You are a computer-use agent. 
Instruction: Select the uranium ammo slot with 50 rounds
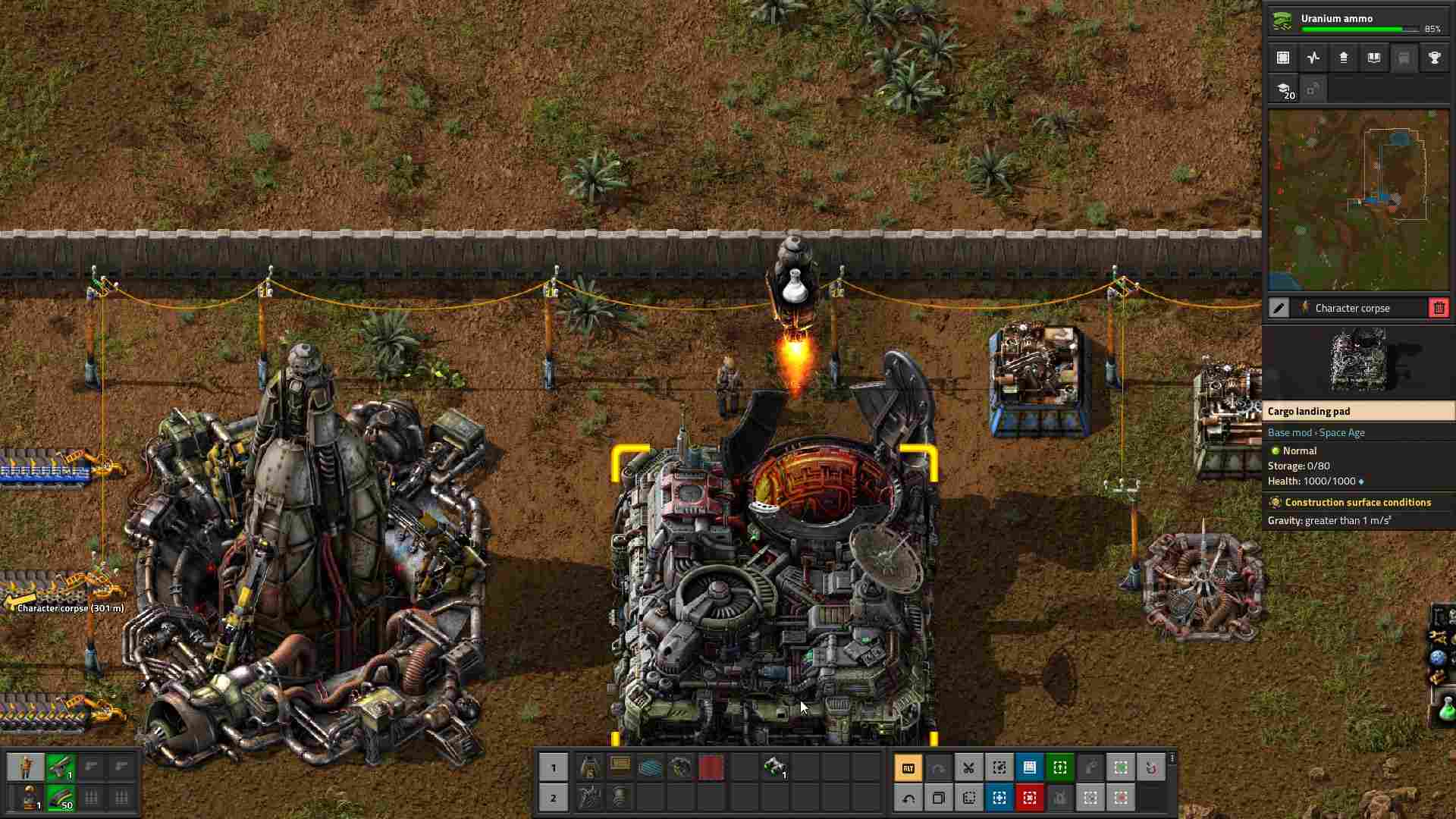[x=61, y=798]
